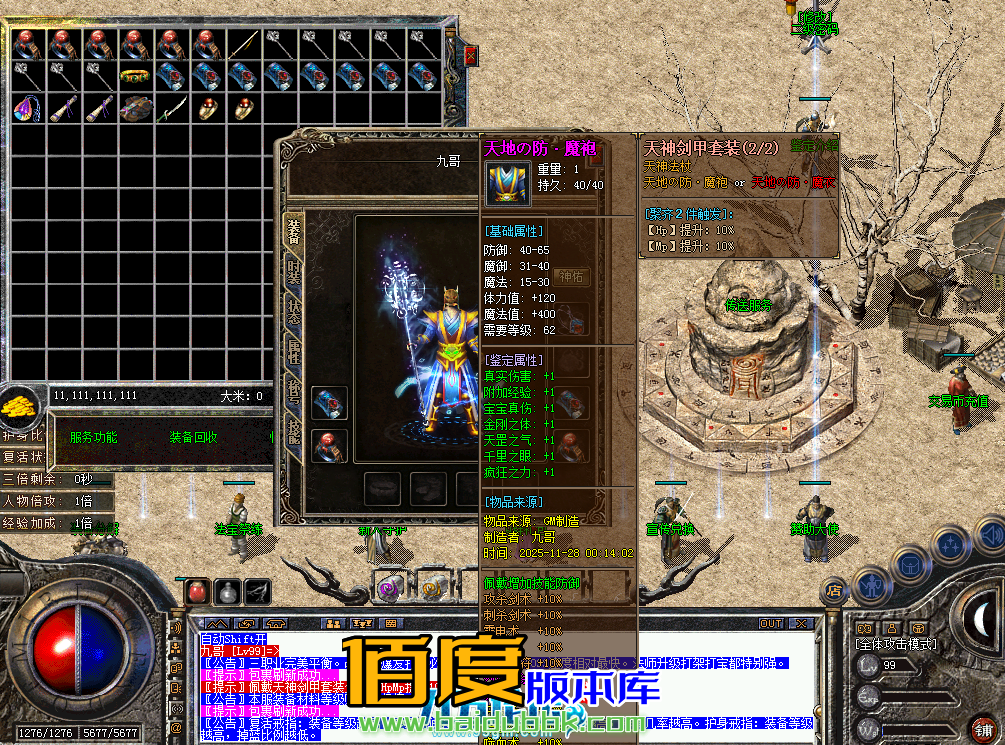Open the bag-shaped round HUD button

(x=911, y=565)
